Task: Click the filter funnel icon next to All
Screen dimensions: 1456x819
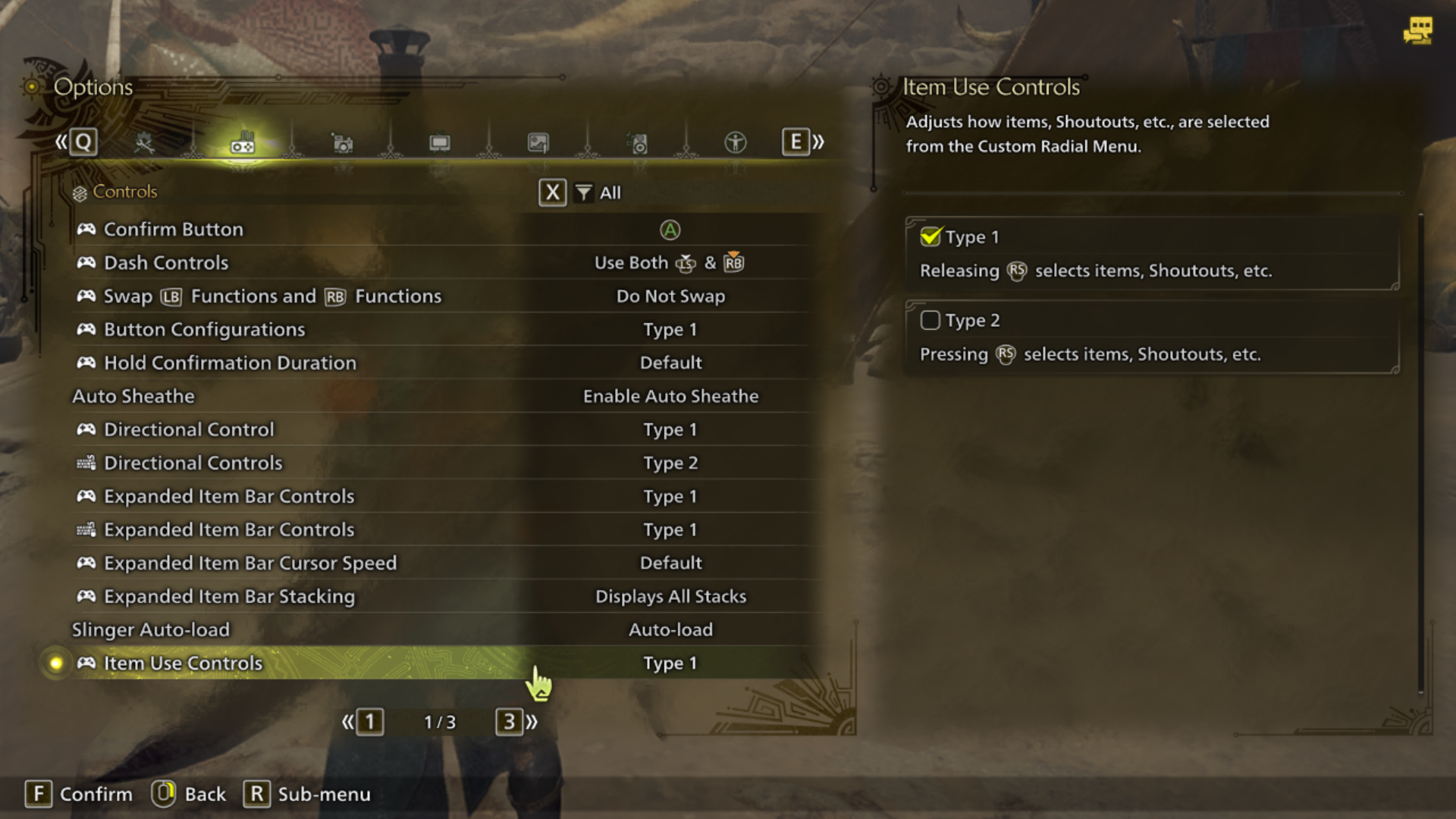Action: pyautogui.click(x=582, y=193)
